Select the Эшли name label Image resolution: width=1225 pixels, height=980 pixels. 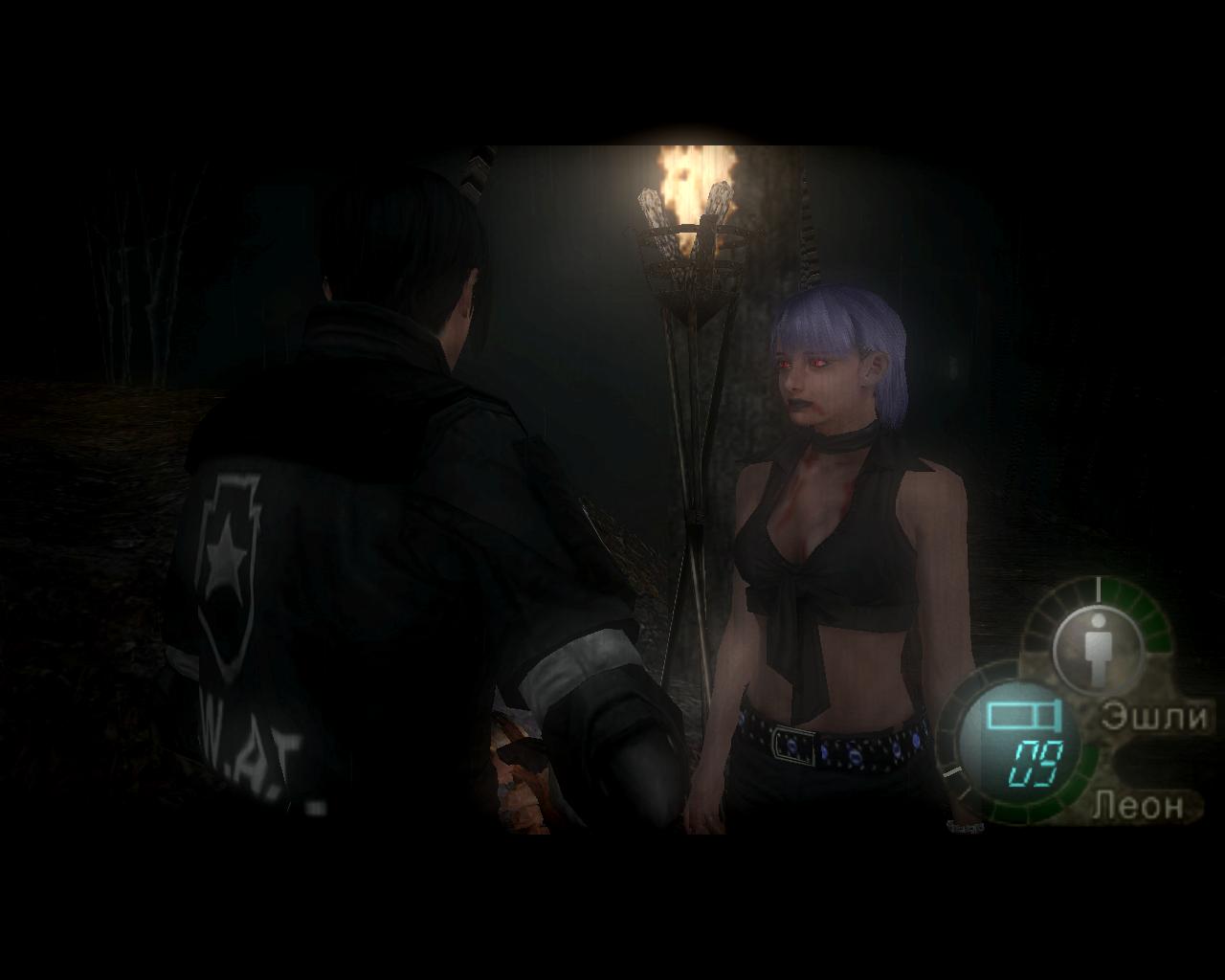1154,714
